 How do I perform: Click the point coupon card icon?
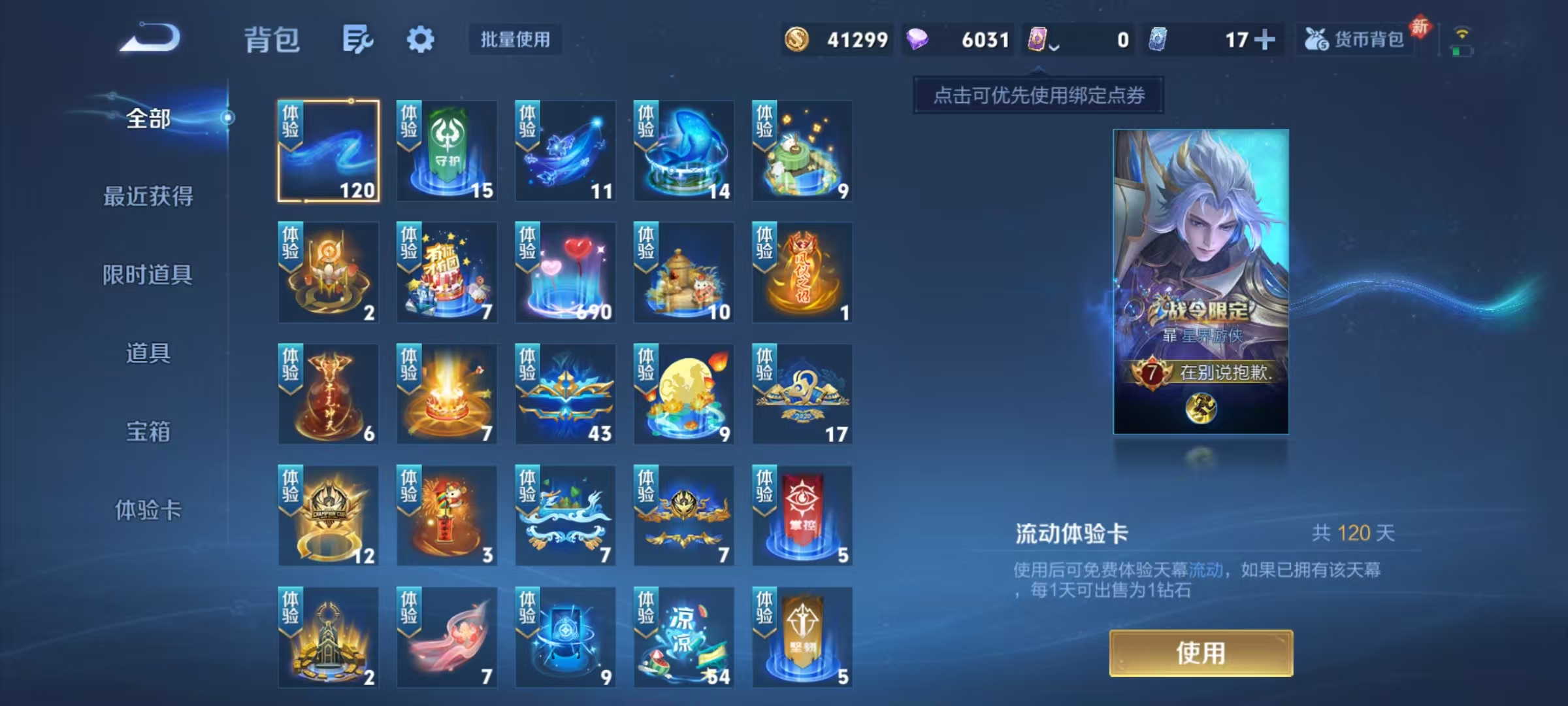tap(1036, 40)
